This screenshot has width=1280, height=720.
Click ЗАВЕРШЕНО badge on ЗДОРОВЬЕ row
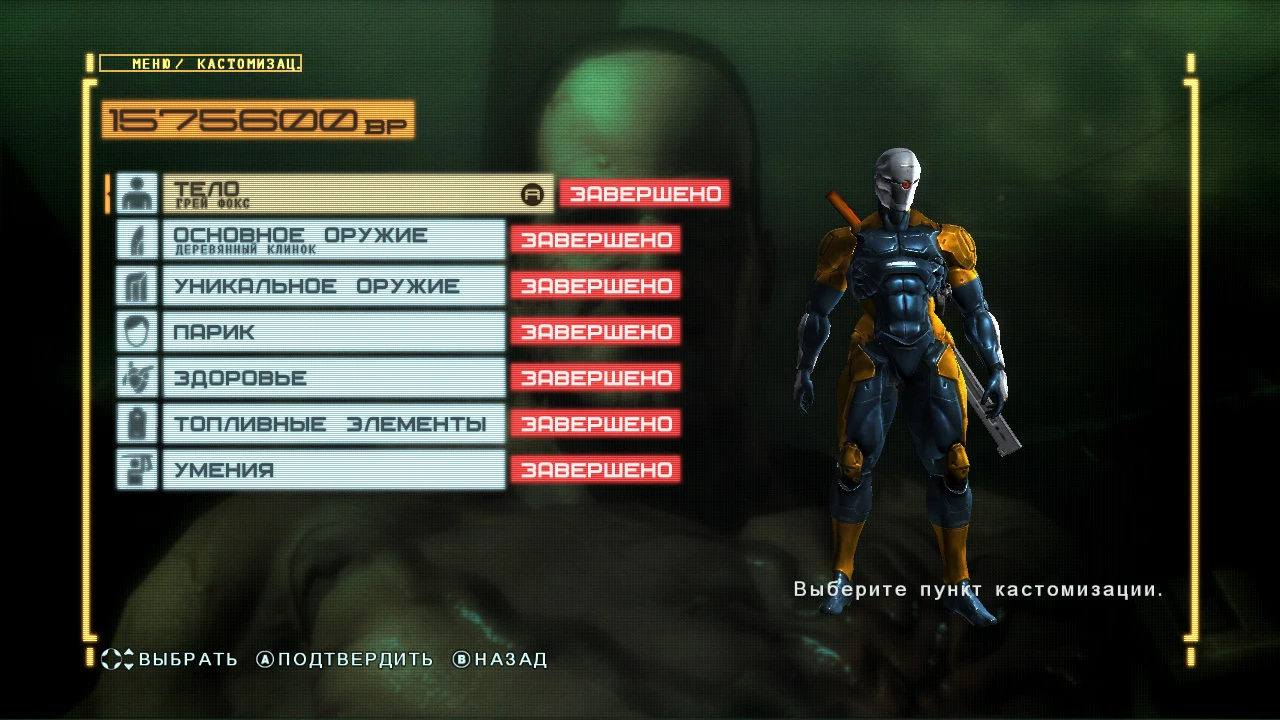coord(595,378)
